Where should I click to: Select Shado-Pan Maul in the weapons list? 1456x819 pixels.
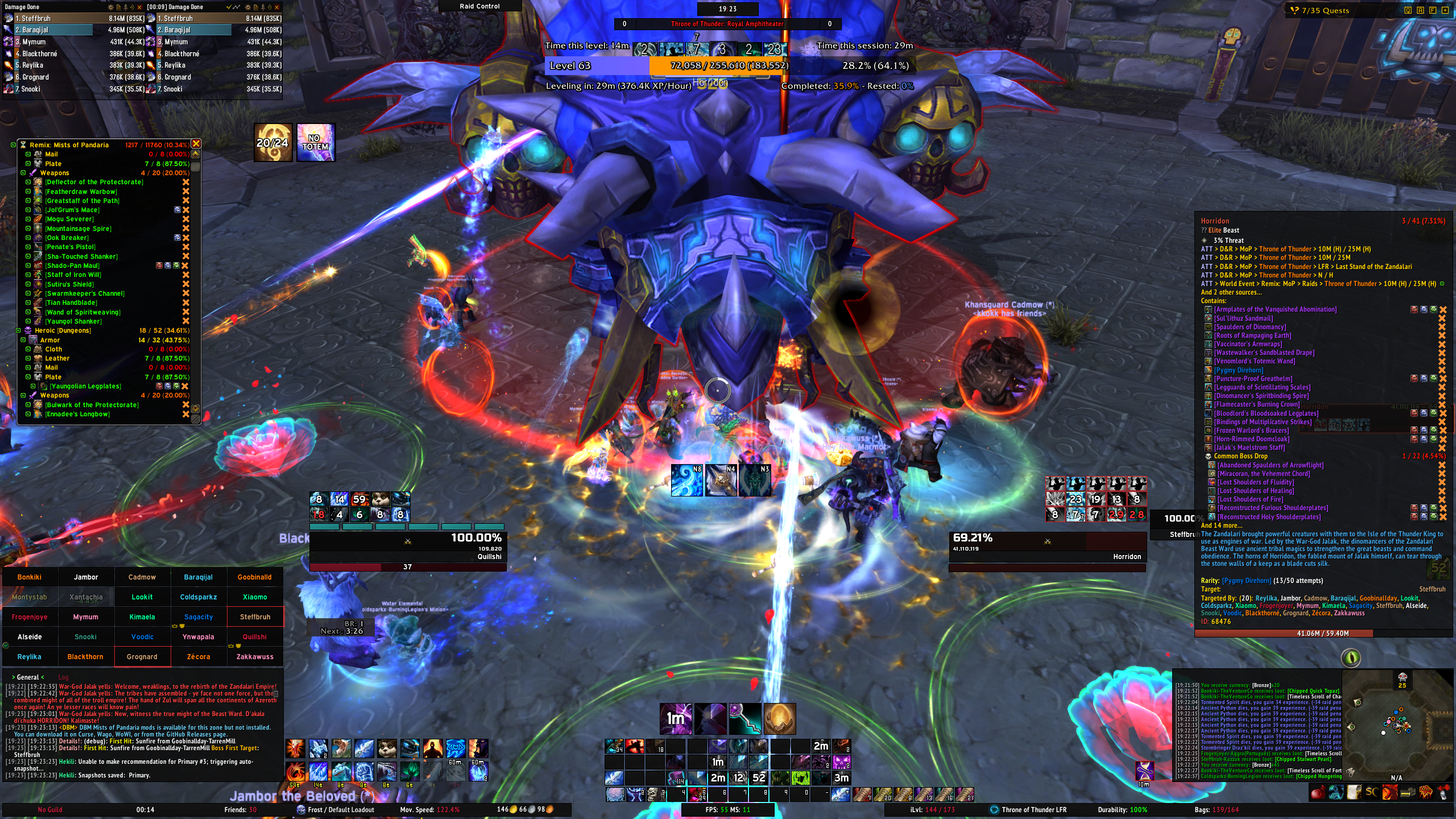pyautogui.click(x=72, y=266)
